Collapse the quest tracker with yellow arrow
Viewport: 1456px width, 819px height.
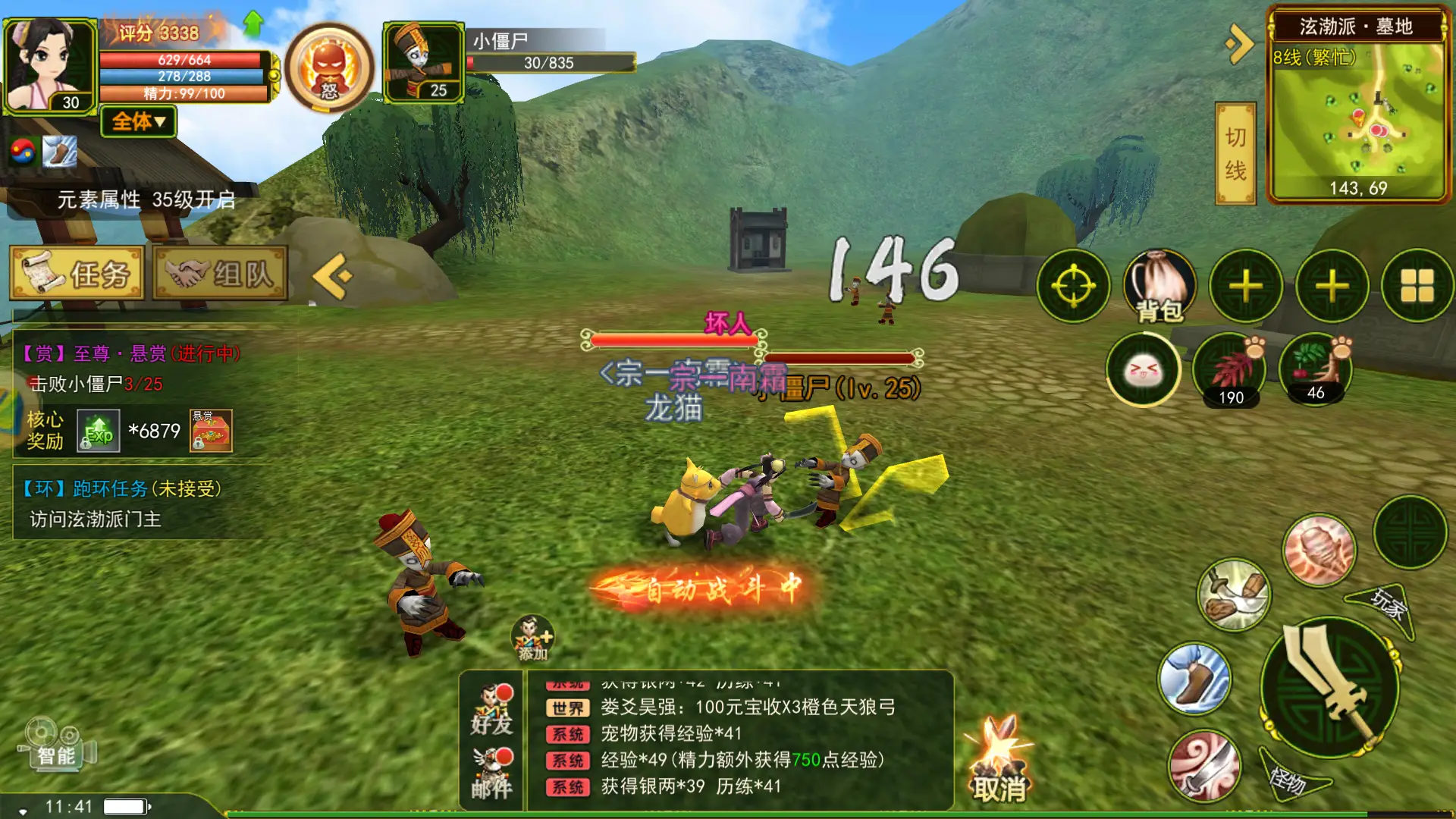click(332, 276)
